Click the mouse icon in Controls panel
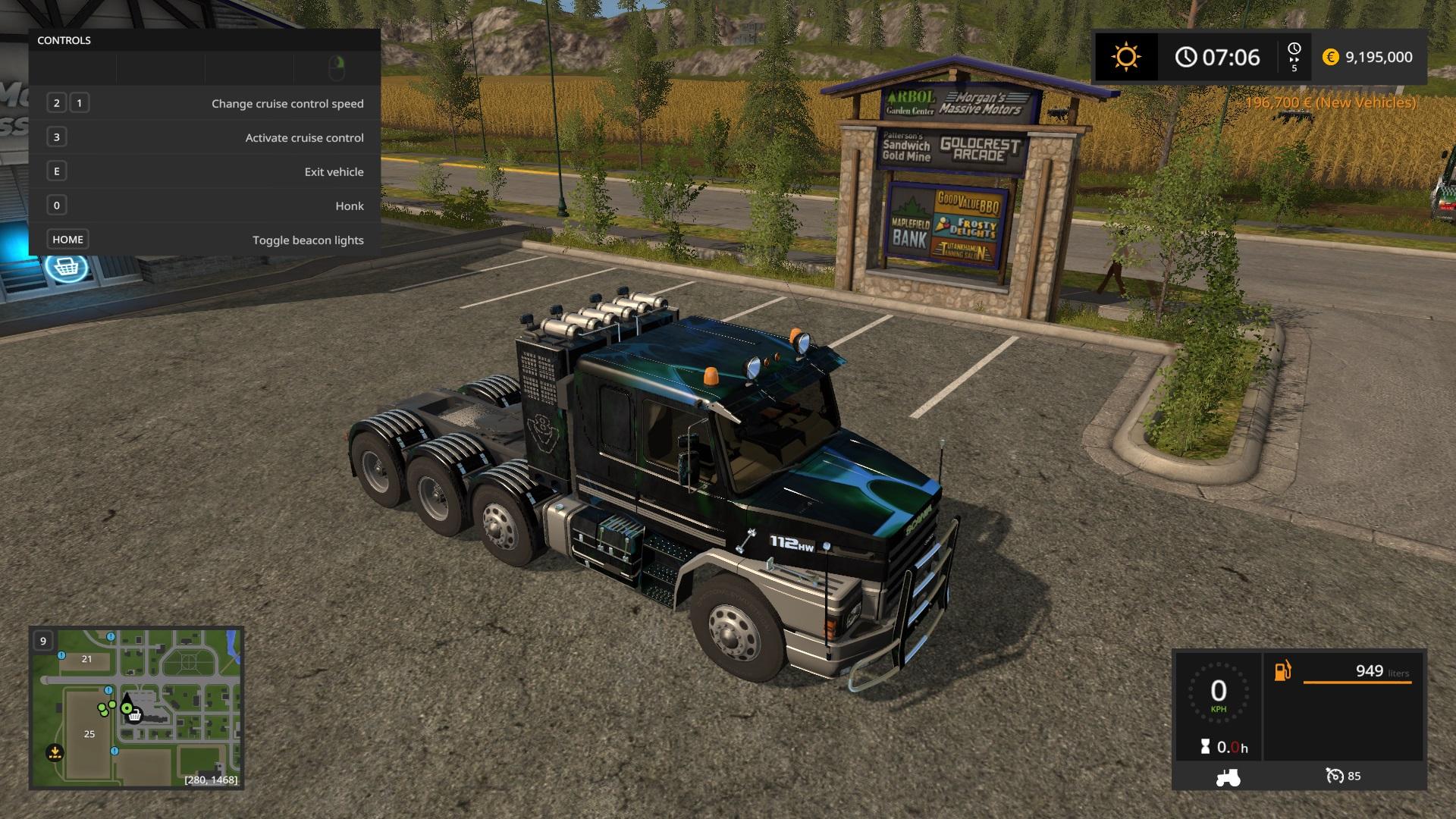Viewport: 1456px width, 819px height. tap(337, 68)
